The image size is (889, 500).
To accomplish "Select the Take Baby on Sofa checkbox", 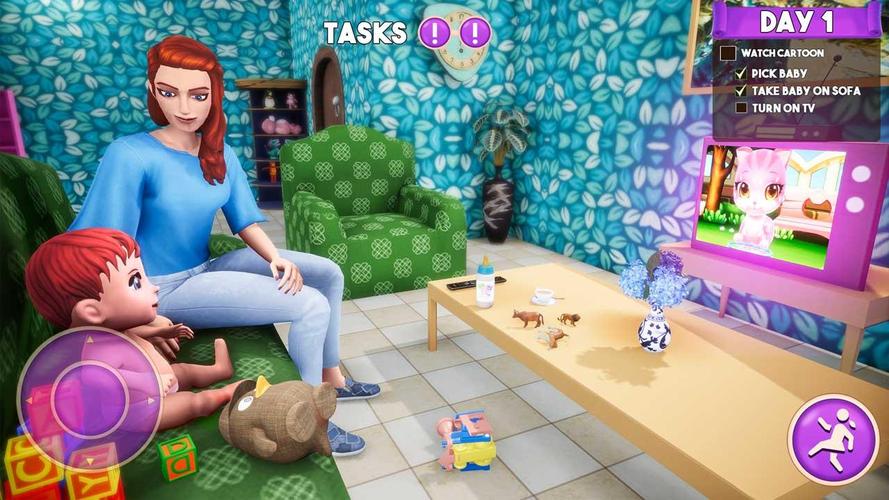I will [741, 90].
